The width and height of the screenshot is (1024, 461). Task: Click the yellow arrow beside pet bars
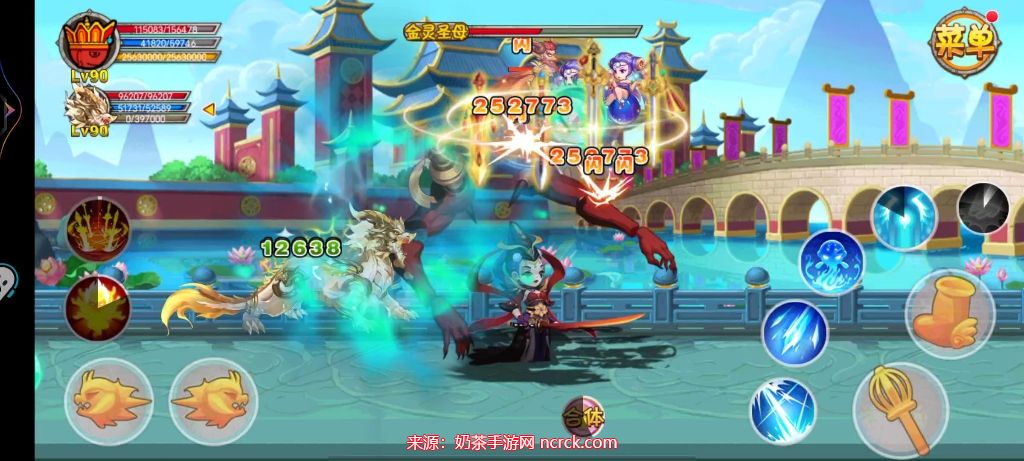click(209, 108)
